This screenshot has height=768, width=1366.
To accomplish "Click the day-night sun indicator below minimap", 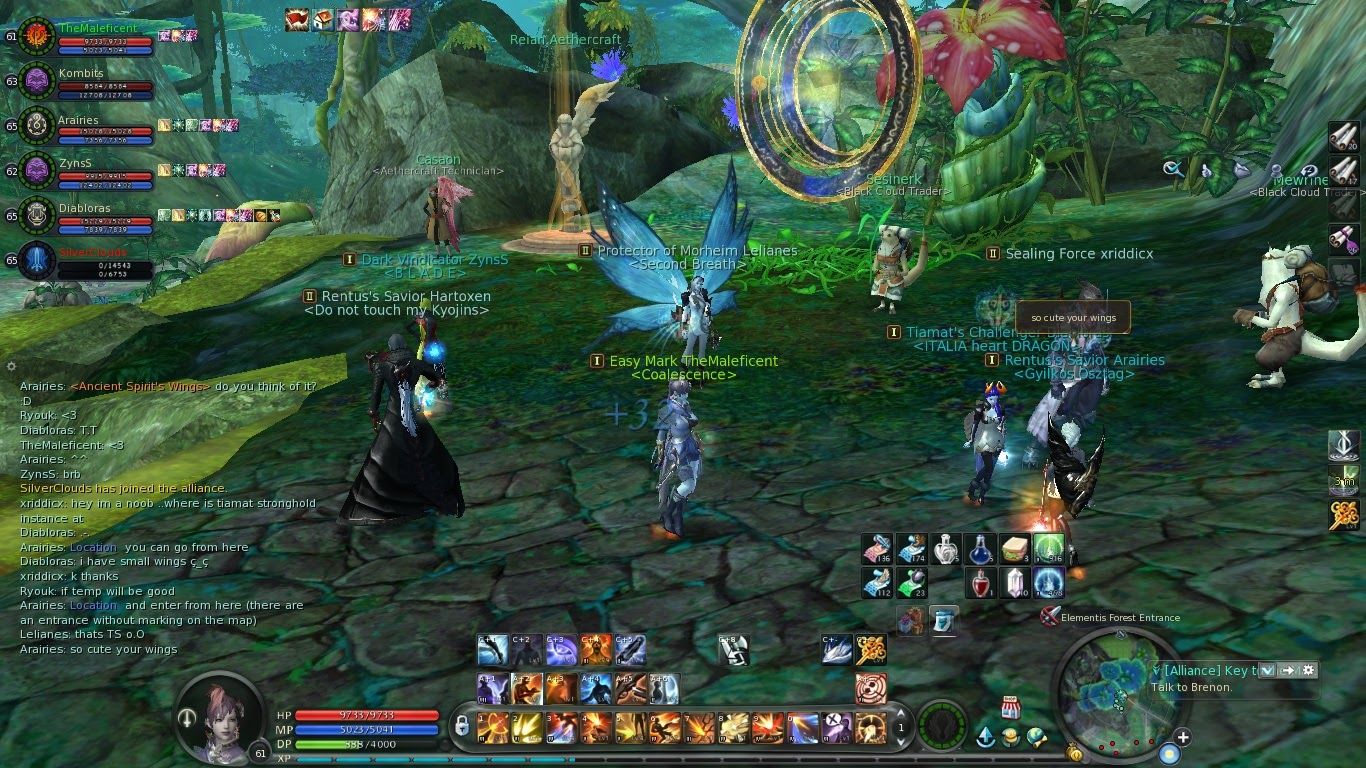I will [x=1170, y=753].
